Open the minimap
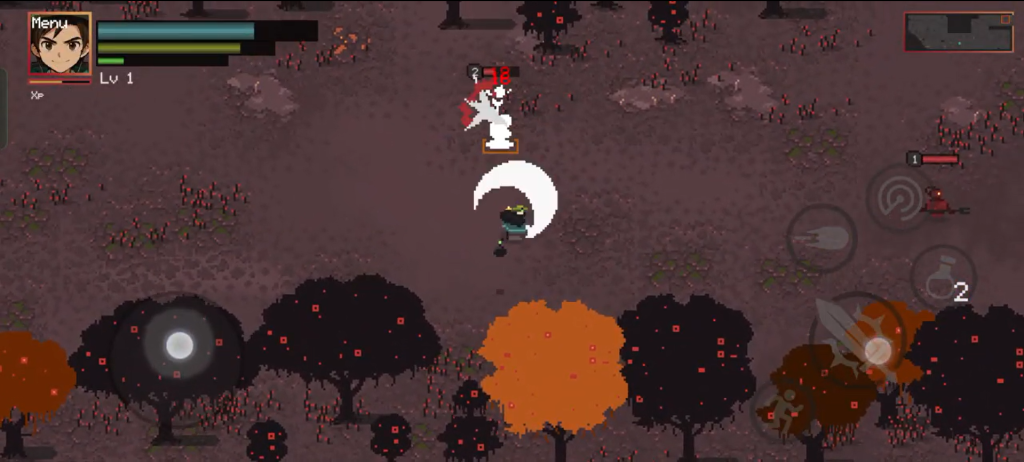This screenshot has height=462, width=1024. point(958,32)
